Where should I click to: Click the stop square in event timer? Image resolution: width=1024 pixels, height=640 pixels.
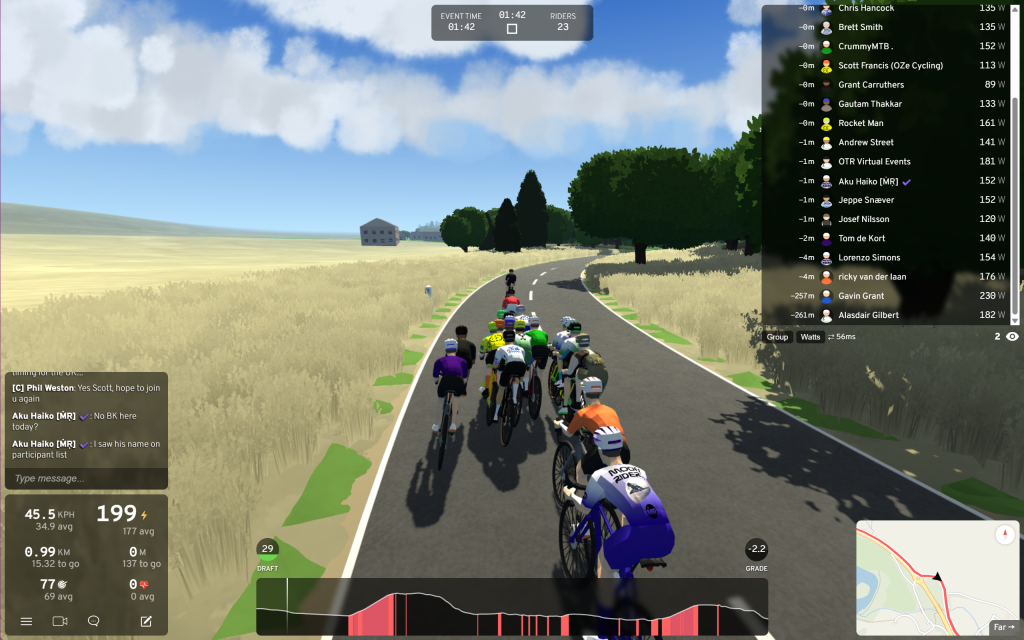[x=512, y=29]
